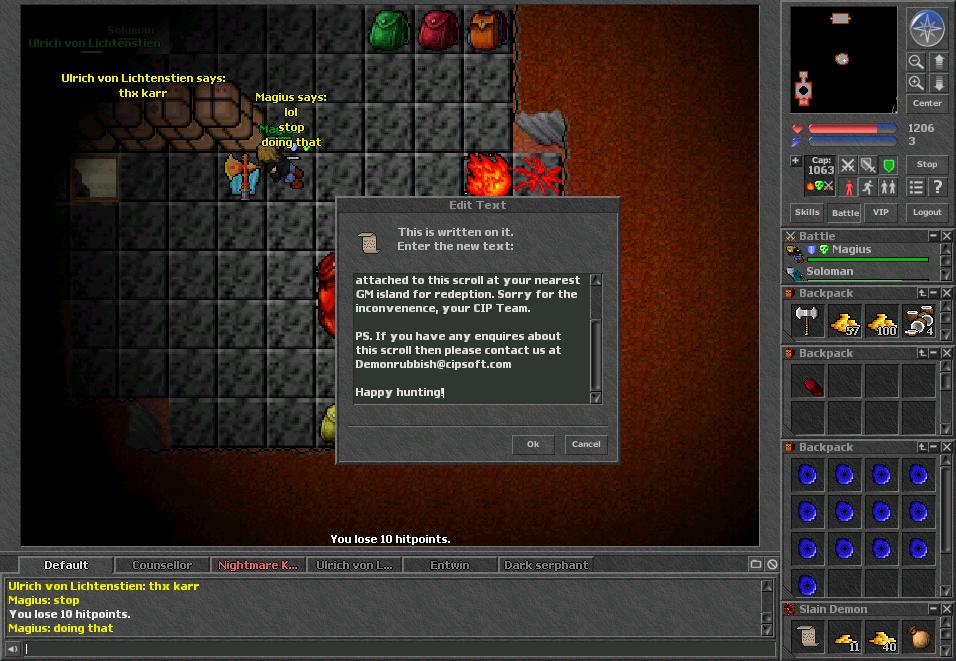This screenshot has width=956, height=661.
Task: Center the minimap view
Action: coord(927,104)
